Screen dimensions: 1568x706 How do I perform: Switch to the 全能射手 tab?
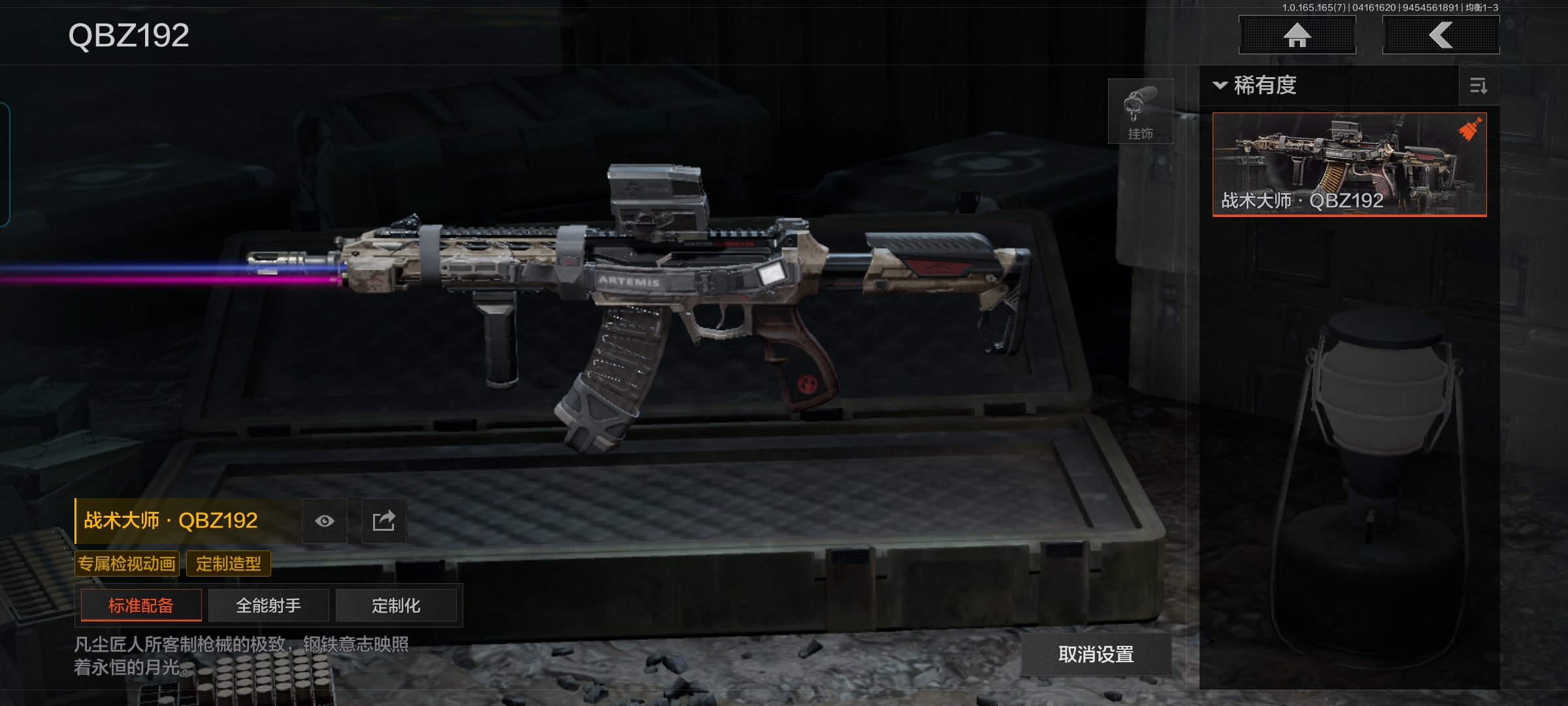pos(269,605)
